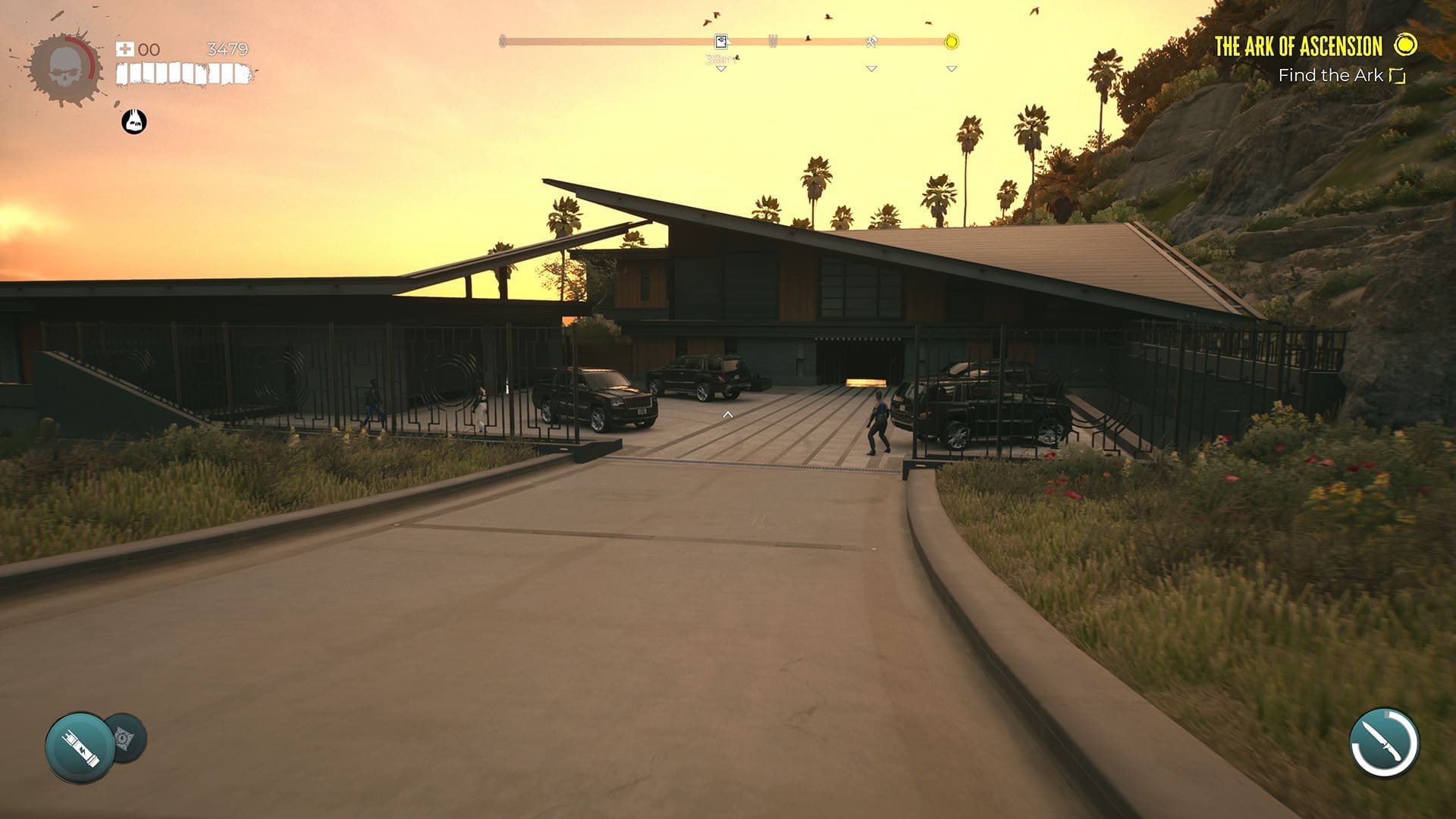The image size is (1456, 819).
Task: Click the down arrow below the 38m marker
Action: tap(721, 69)
